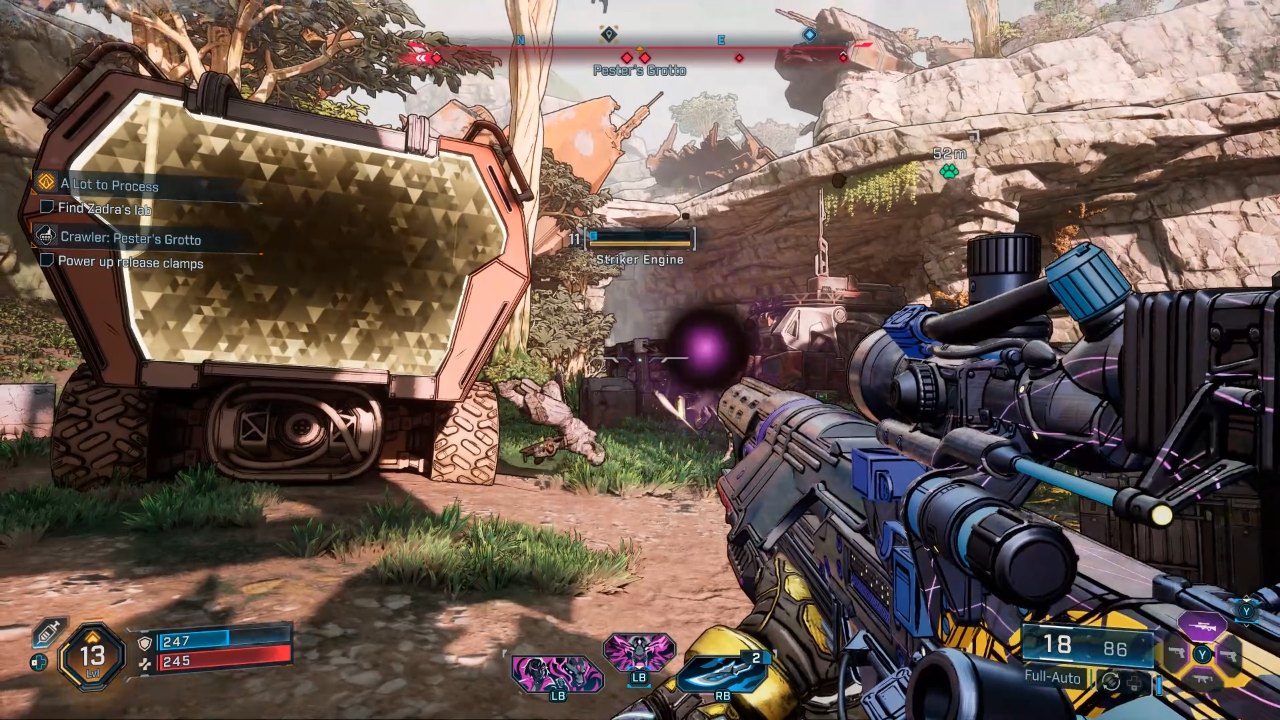Trigger the purple winged action skill icon

pyautogui.click(x=639, y=652)
